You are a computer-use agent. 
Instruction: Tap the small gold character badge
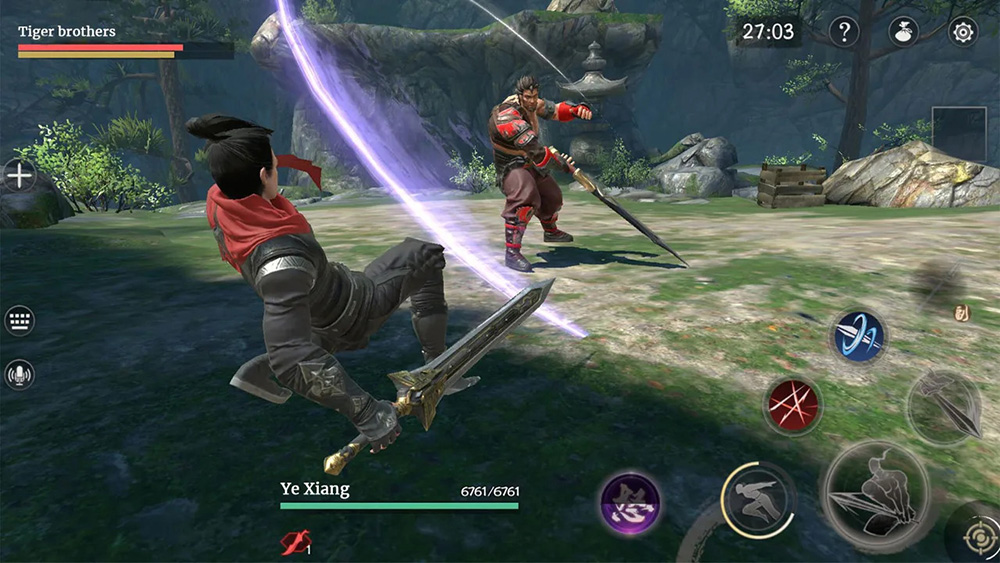[962, 313]
